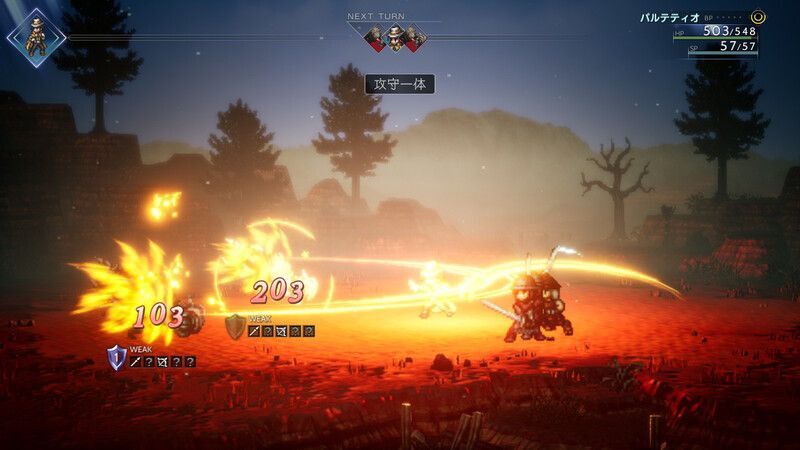Inspect the bow weakness beside the broken shield
800x450 pixels.
point(283,331)
